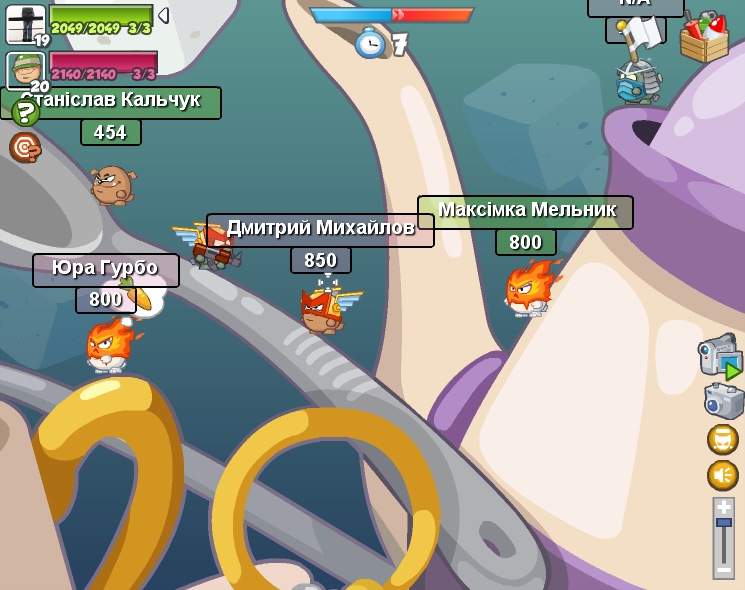Mute sound with the speaker button
Viewport: 745px width, 590px height.
point(722,475)
